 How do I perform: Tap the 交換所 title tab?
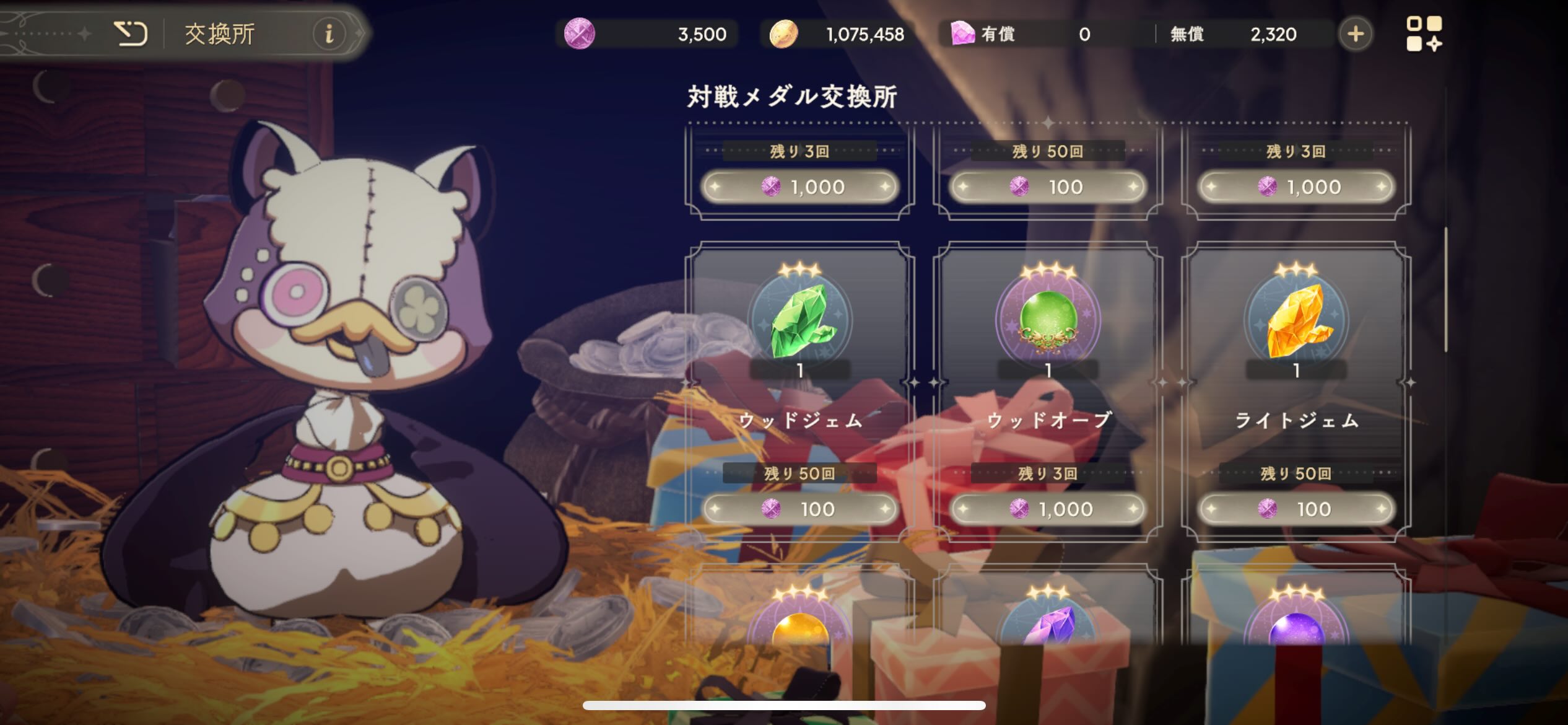tap(220, 34)
